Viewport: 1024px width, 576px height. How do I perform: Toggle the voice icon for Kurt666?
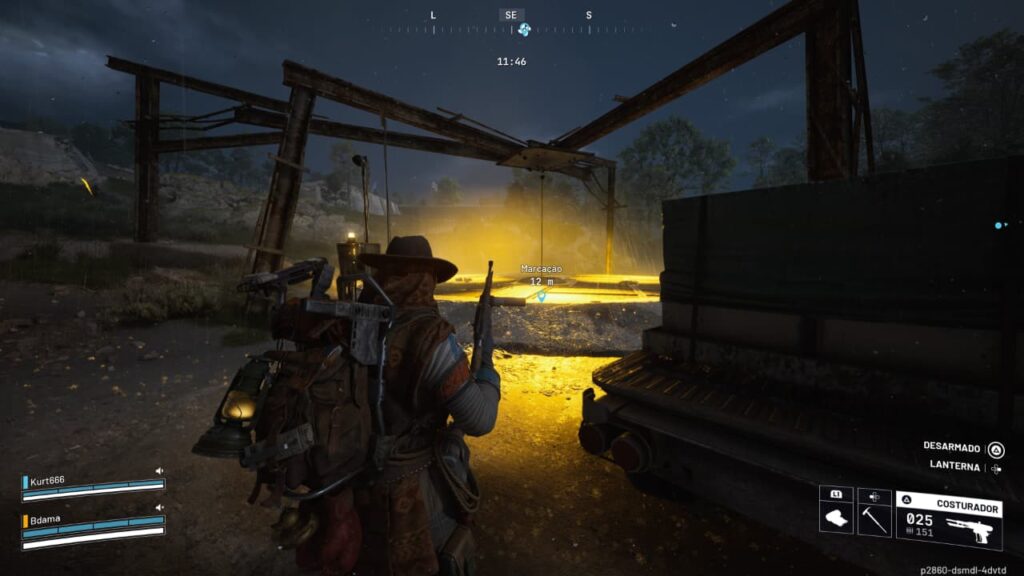pos(159,471)
